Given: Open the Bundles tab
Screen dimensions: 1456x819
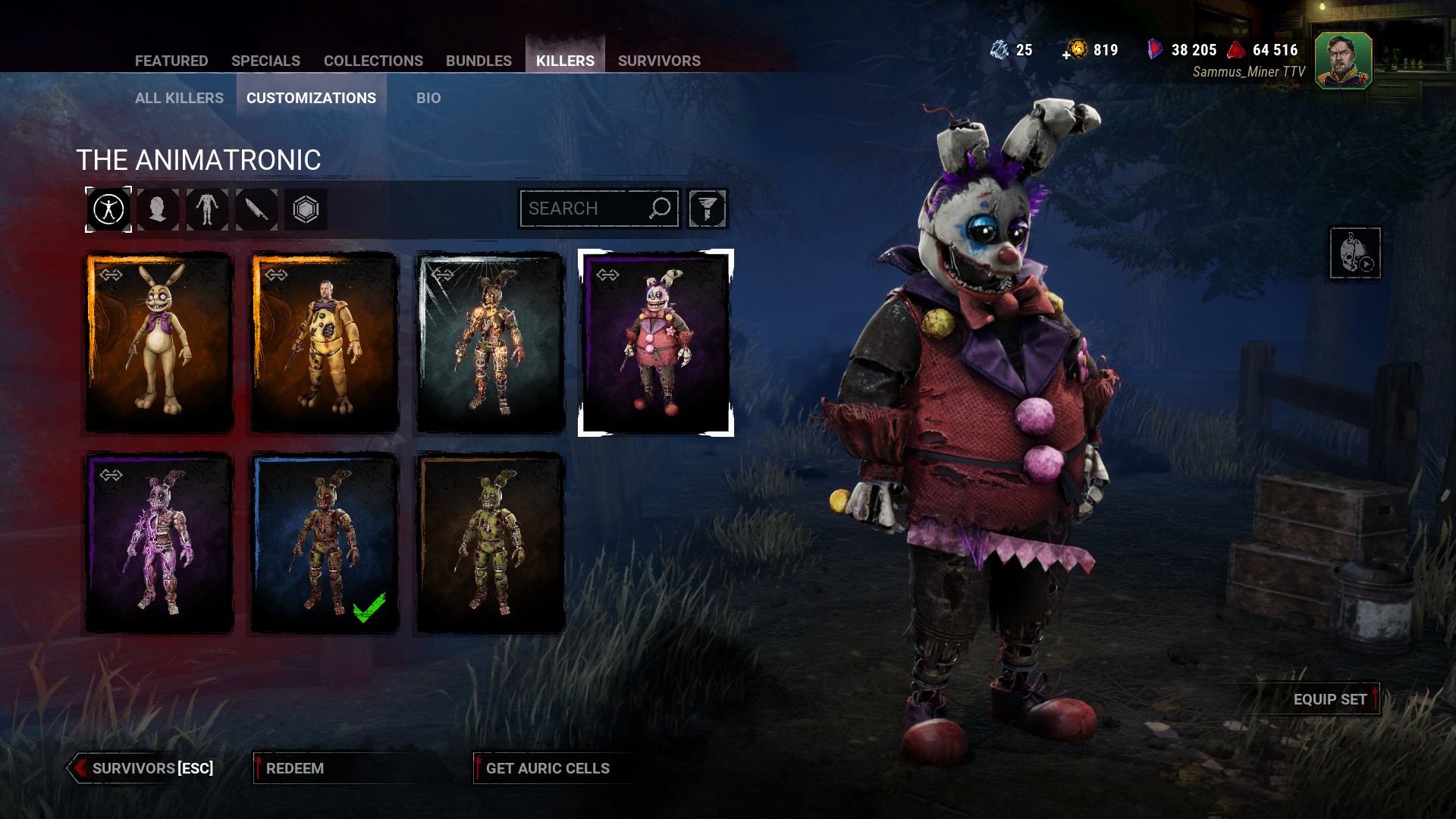Looking at the screenshot, I should tap(479, 61).
